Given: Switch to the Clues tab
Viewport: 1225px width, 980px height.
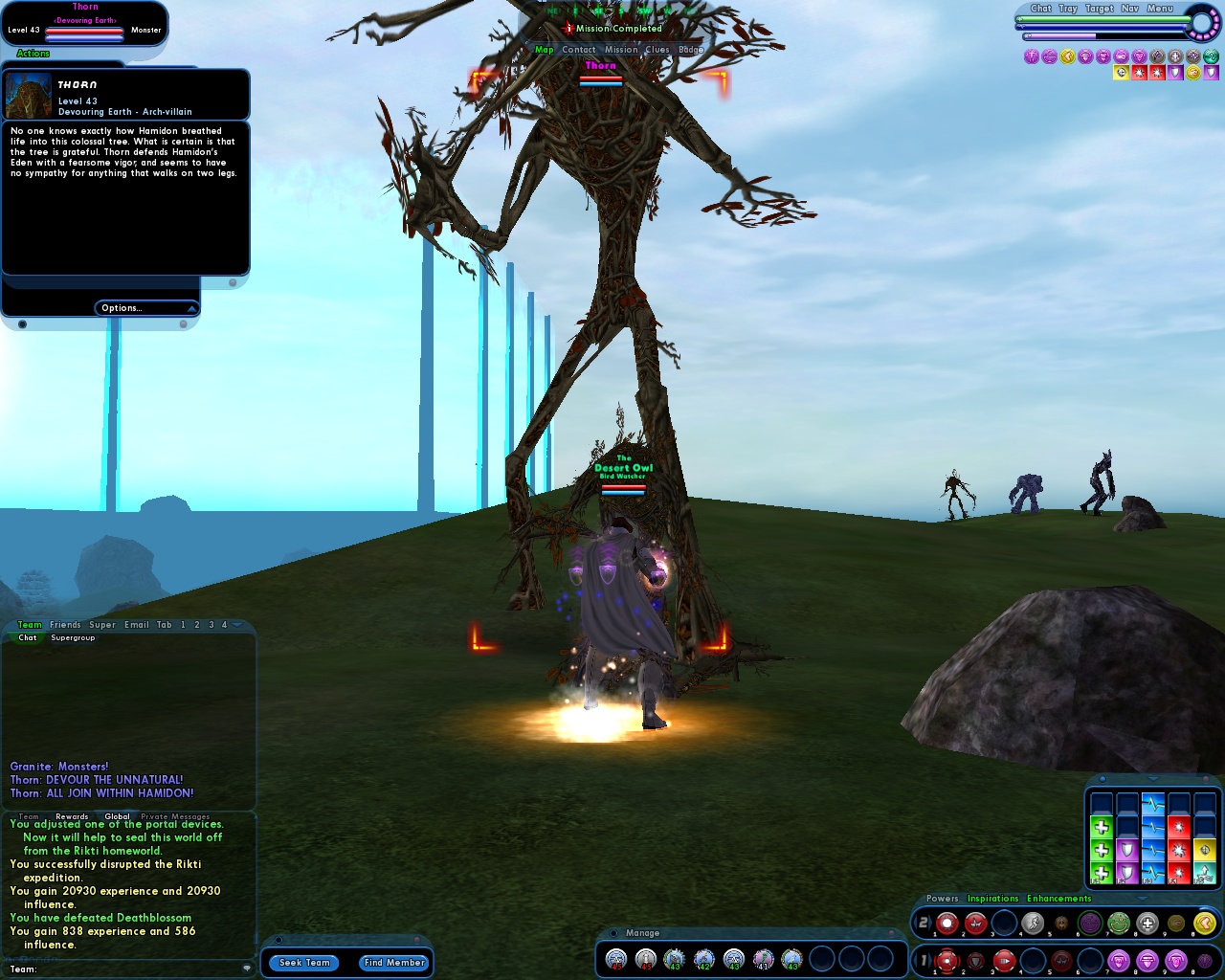Looking at the screenshot, I should point(657,49).
